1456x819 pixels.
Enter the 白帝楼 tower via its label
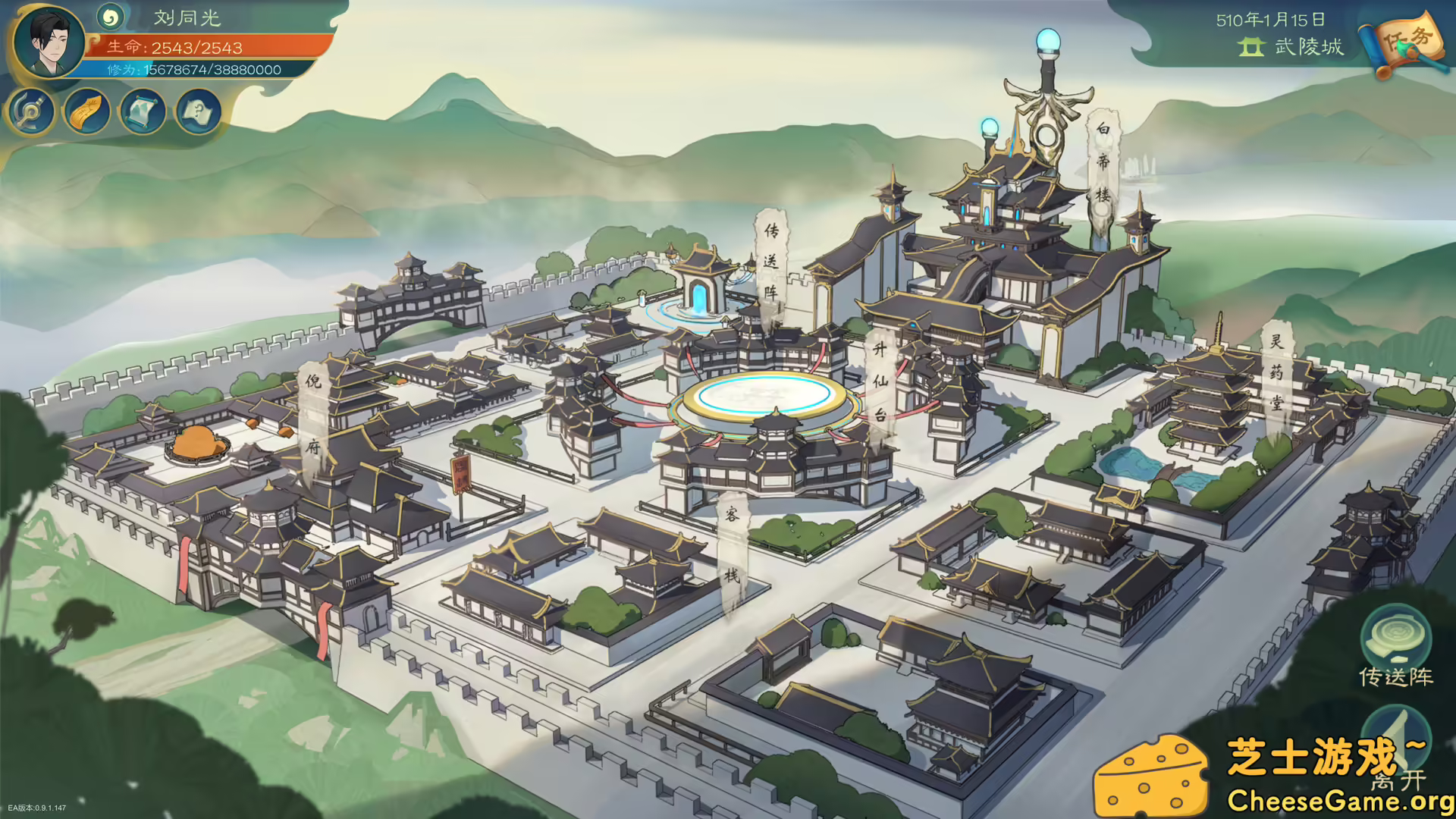[1103, 162]
